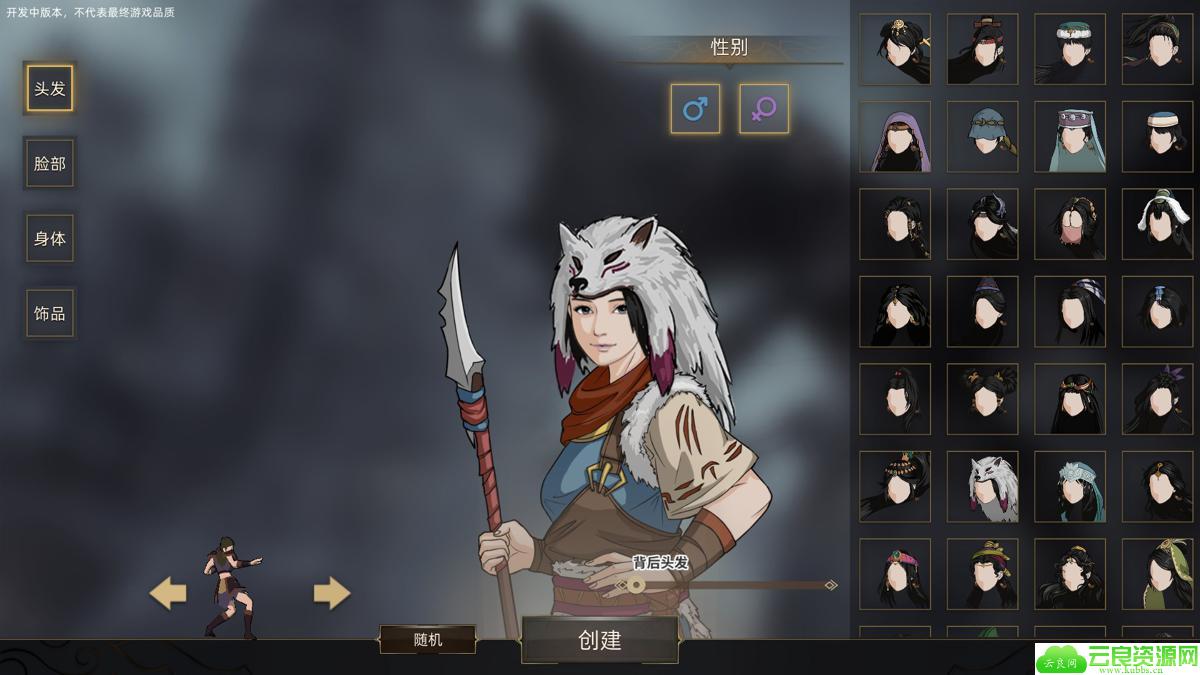Open the 脸部 (face) category
Image resolution: width=1200 pixels, height=675 pixels.
pos(49,164)
